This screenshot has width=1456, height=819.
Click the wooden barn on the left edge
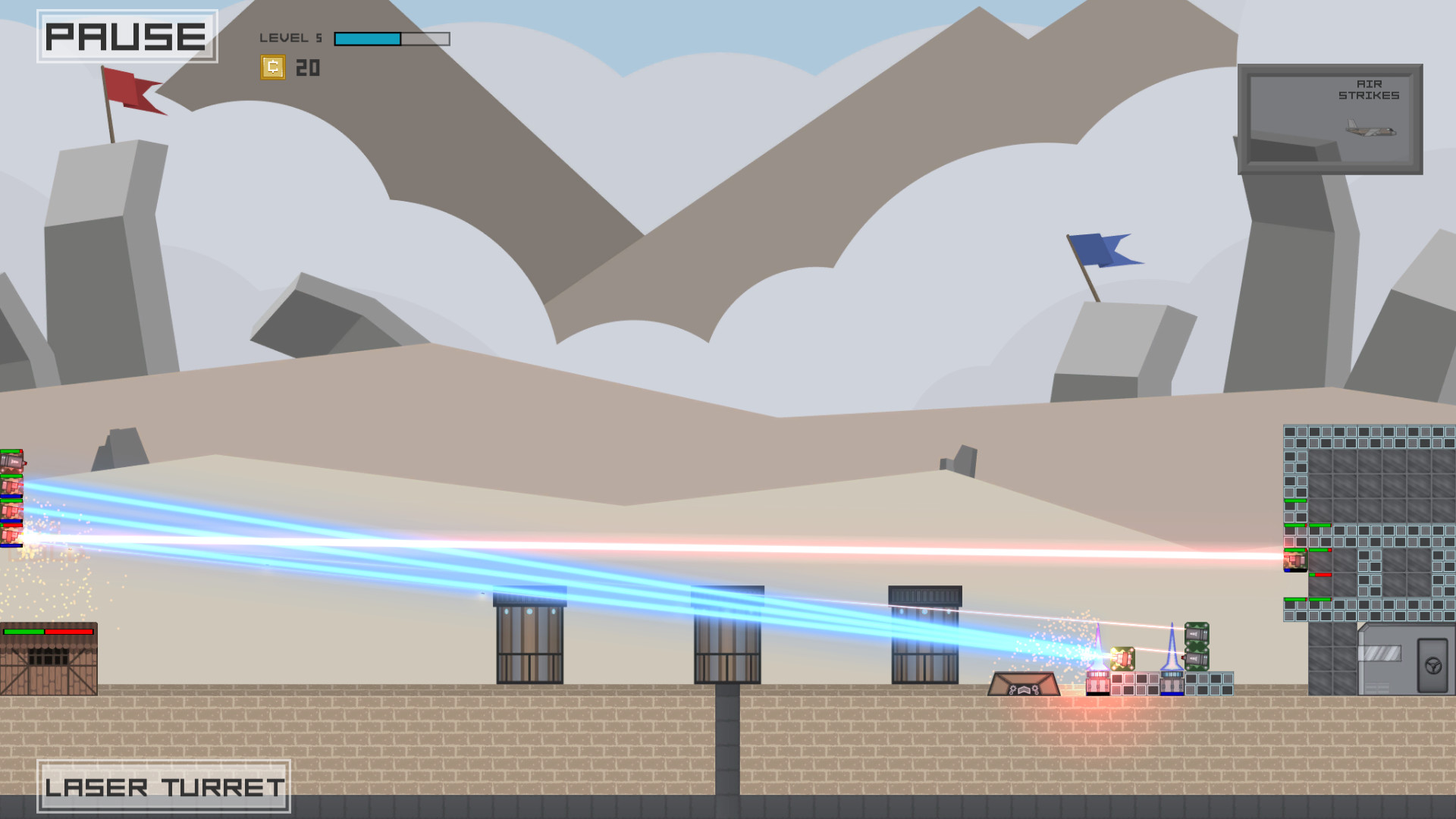click(x=48, y=667)
